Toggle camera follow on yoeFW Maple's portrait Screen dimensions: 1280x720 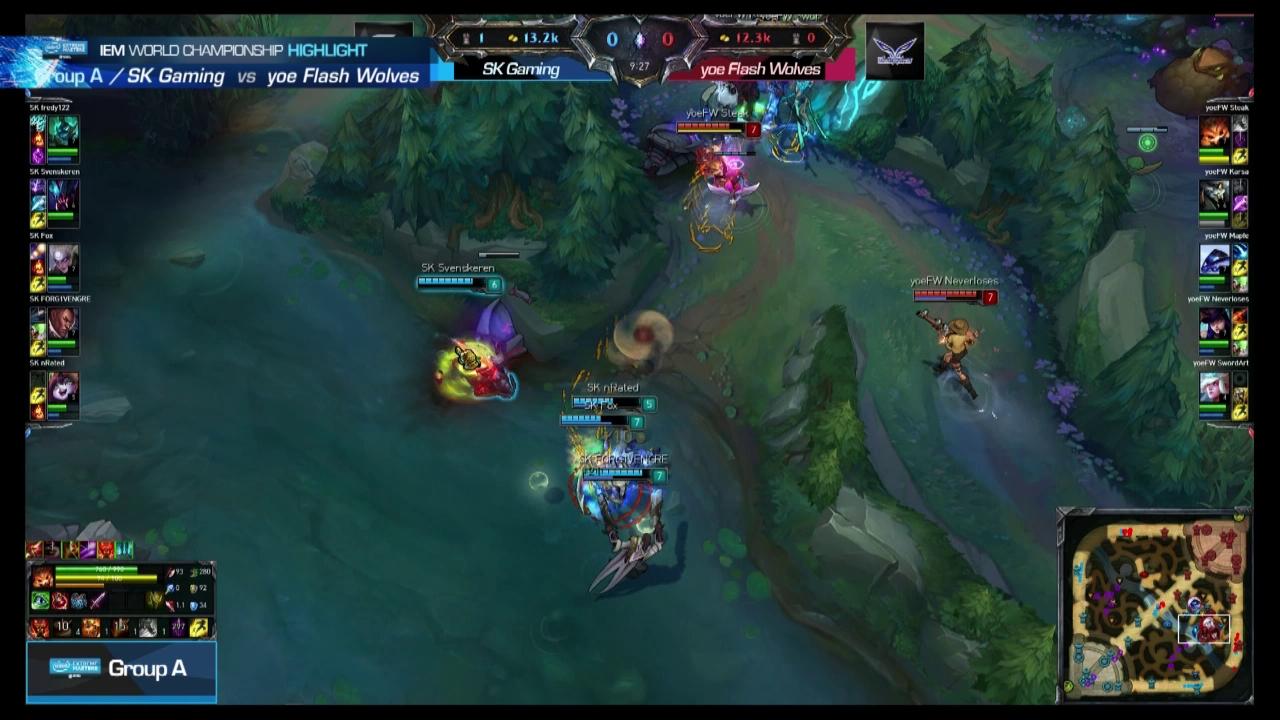[1216, 260]
